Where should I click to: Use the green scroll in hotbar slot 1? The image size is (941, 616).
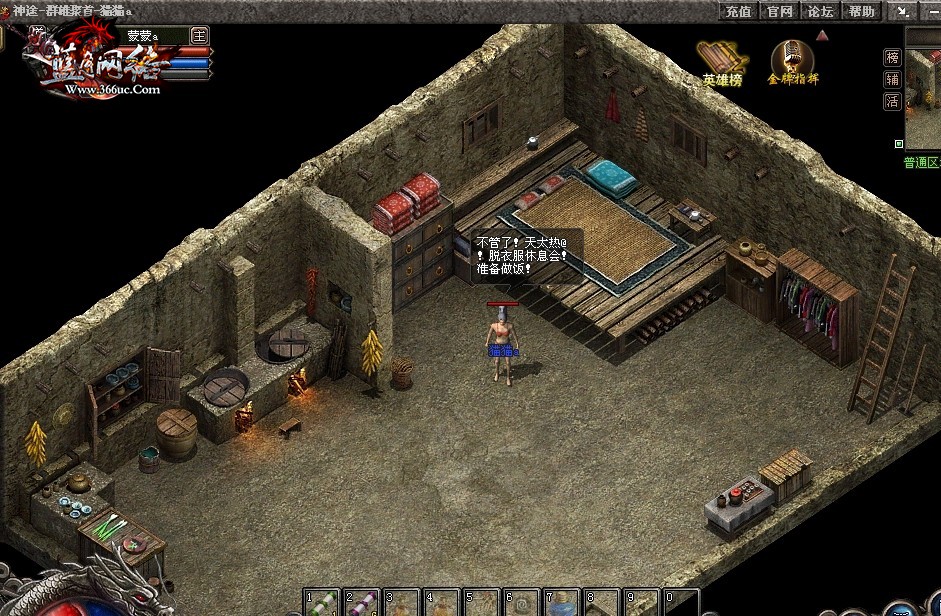(x=321, y=603)
